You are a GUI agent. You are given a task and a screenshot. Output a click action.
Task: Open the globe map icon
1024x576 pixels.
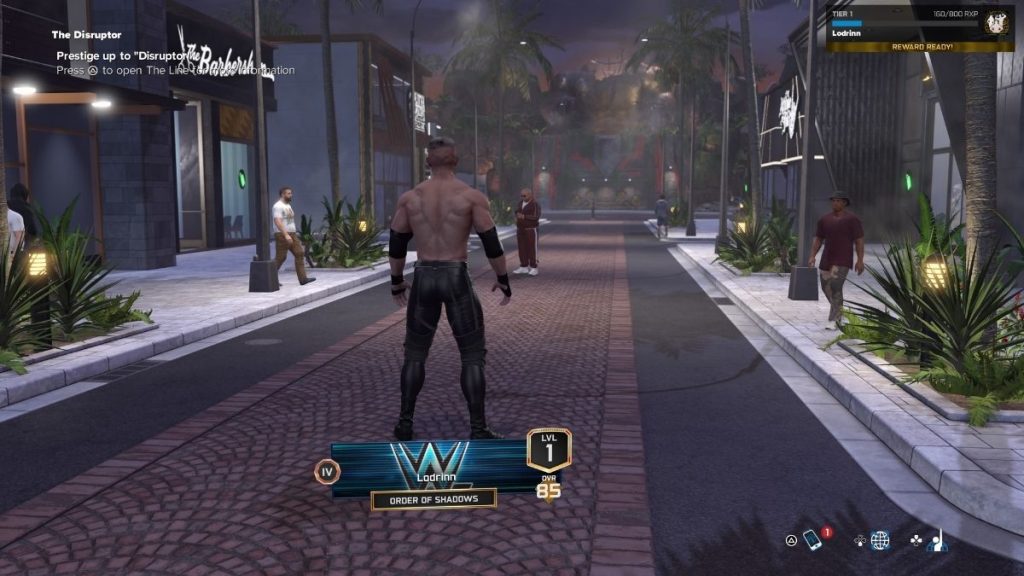pos(880,541)
